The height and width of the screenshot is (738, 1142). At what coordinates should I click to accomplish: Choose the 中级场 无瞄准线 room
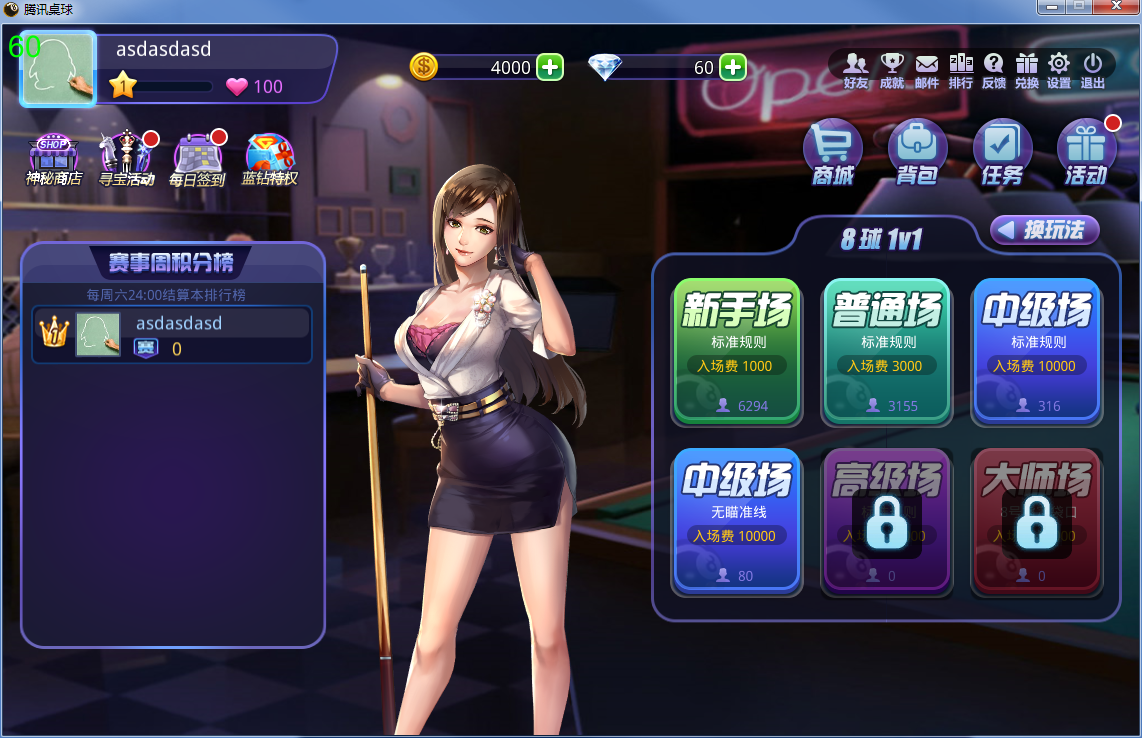point(737,520)
